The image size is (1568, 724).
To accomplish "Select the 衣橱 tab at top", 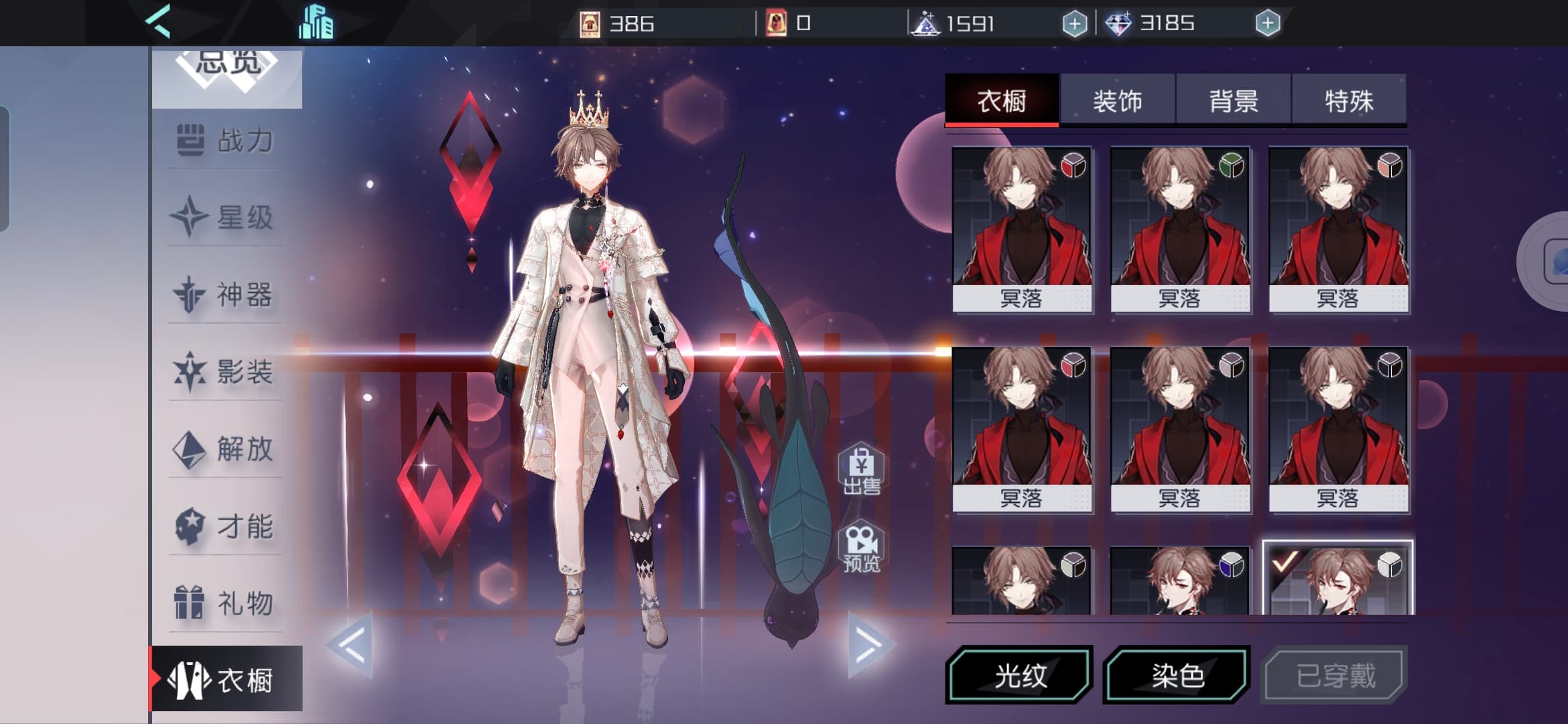I will point(1002,101).
